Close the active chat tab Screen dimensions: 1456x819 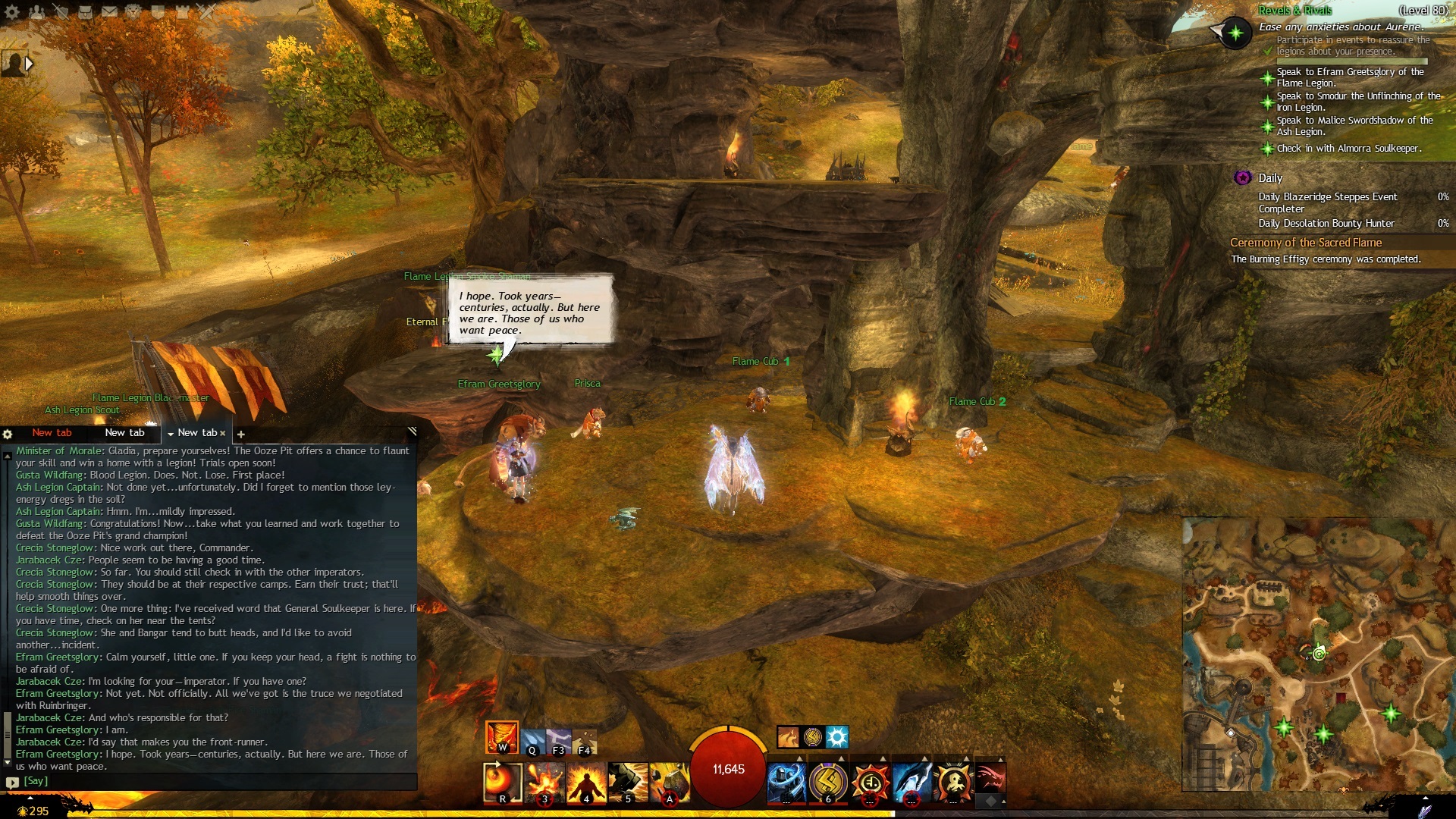click(223, 433)
